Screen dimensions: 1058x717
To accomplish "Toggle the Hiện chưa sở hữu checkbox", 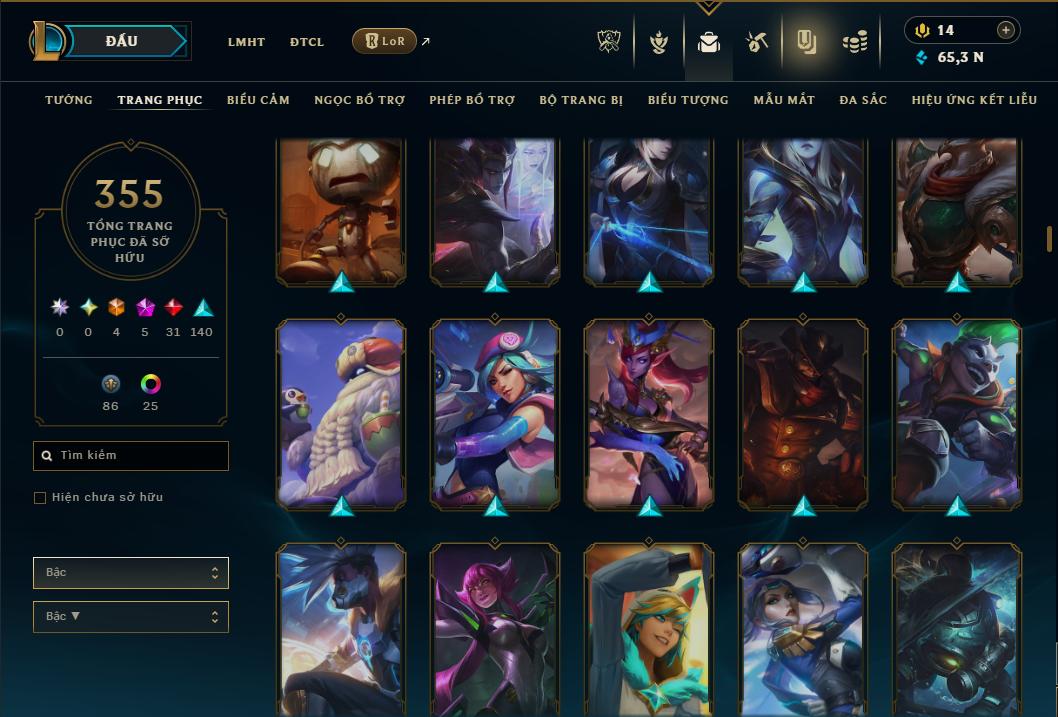I will tap(40, 498).
